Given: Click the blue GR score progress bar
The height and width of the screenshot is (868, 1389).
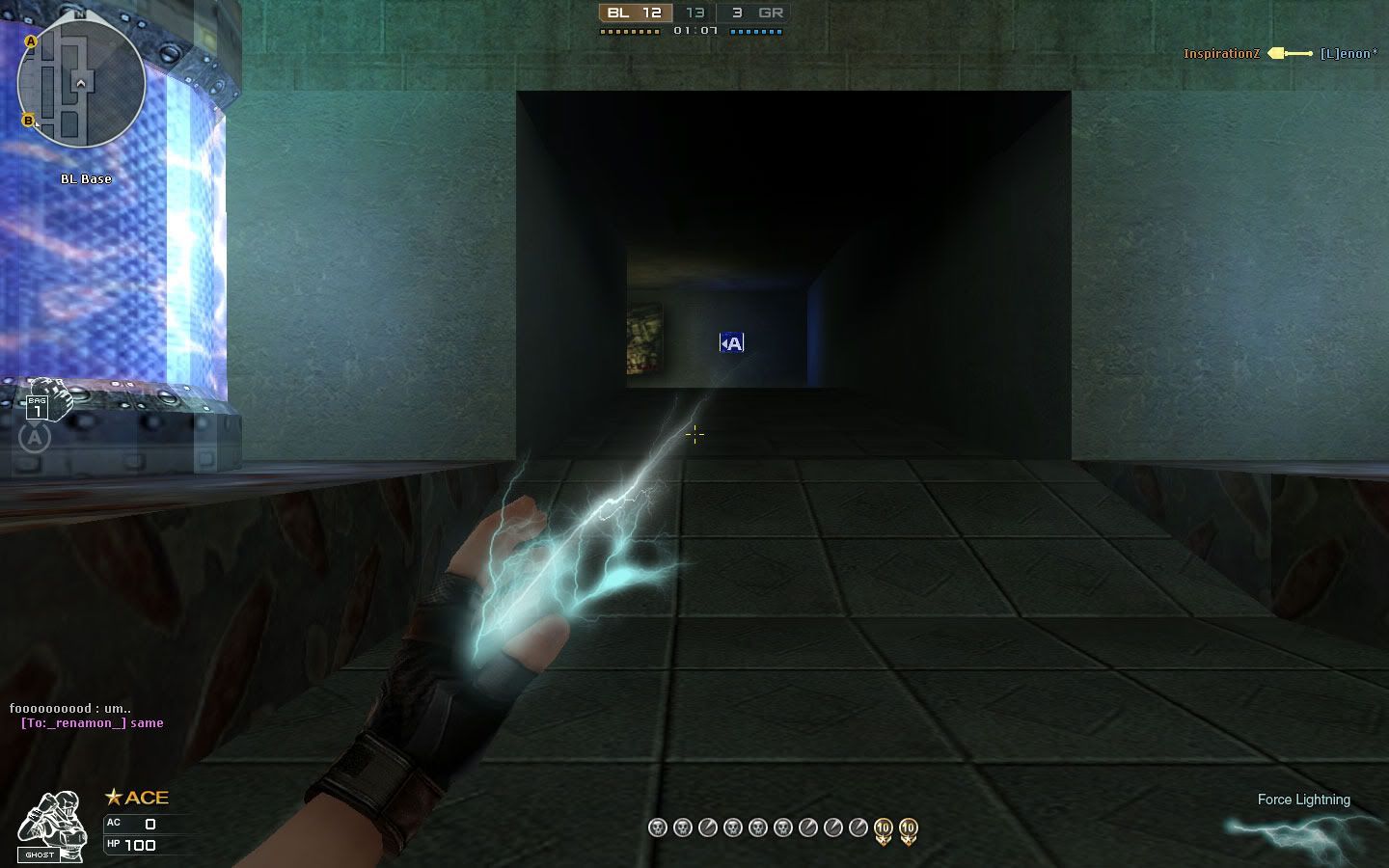Looking at the screenshot, I should point(753,30).
